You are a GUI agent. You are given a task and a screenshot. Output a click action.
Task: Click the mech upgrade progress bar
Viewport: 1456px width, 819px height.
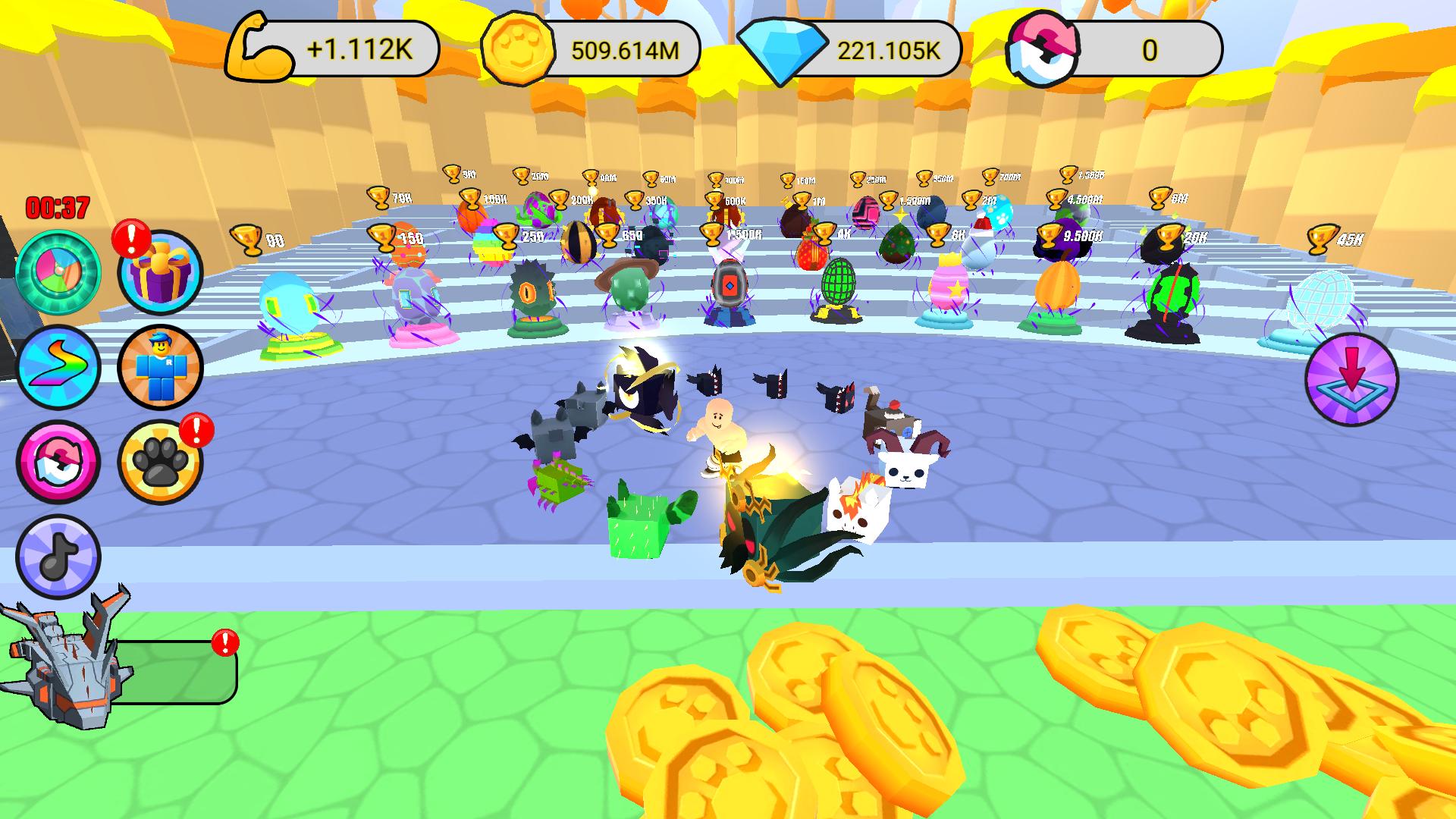click(x=176, y=673)
